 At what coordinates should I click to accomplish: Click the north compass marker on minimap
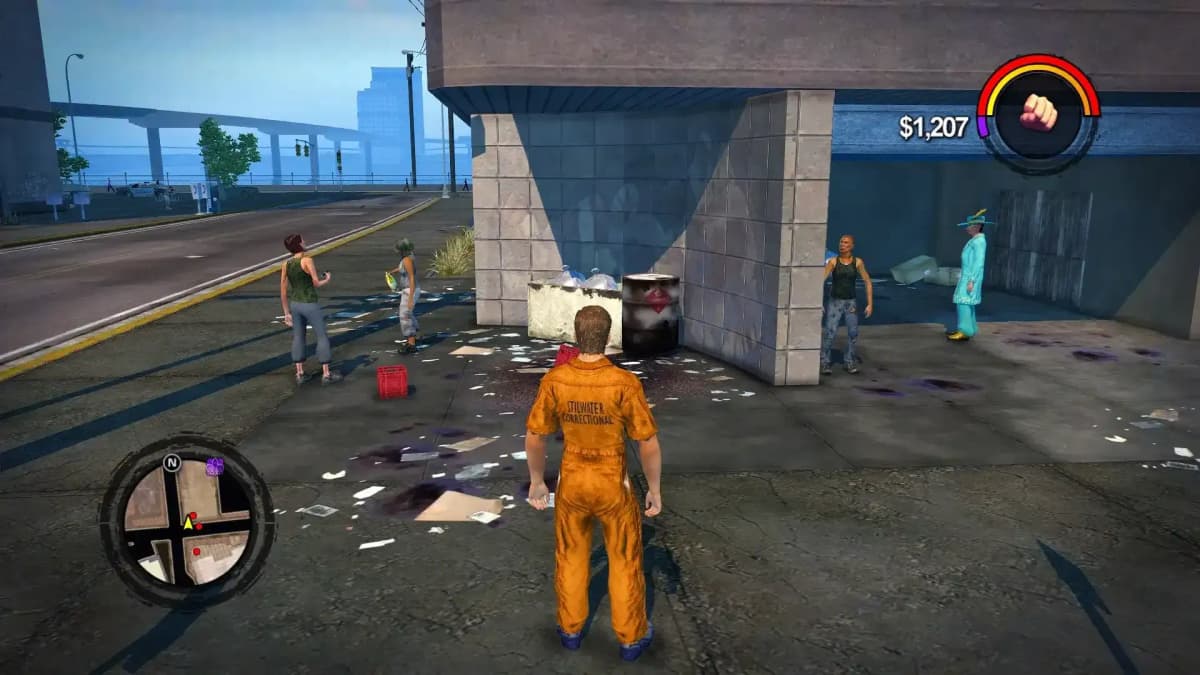point(171,463)
